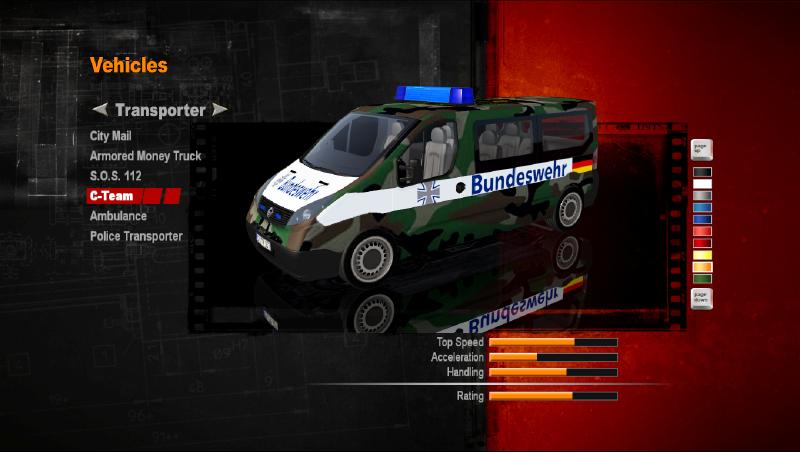
Task: Select the highlighted C-Team entry
Action: (112, 196)
